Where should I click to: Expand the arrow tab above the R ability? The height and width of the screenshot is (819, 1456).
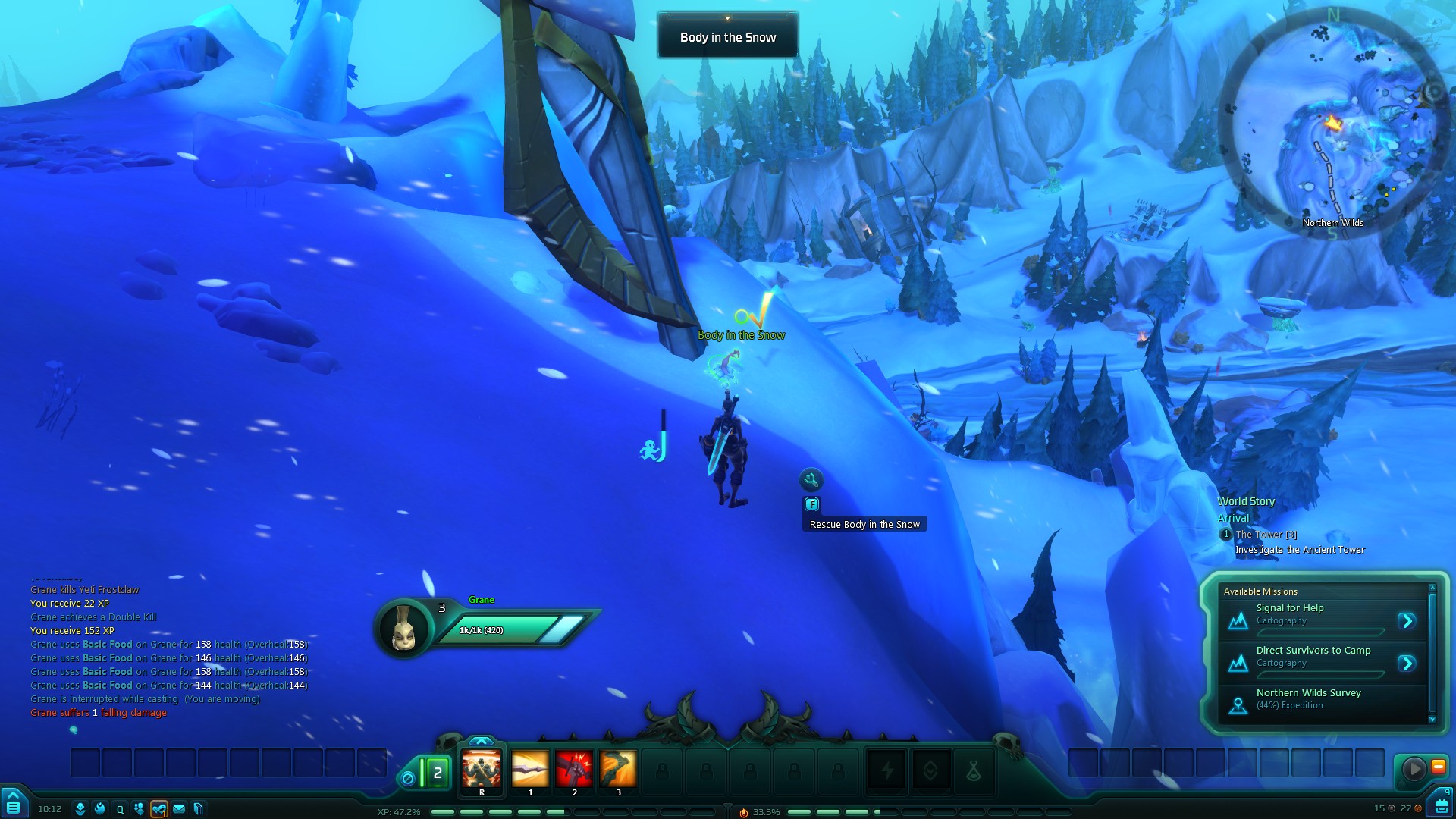[481, 741]
